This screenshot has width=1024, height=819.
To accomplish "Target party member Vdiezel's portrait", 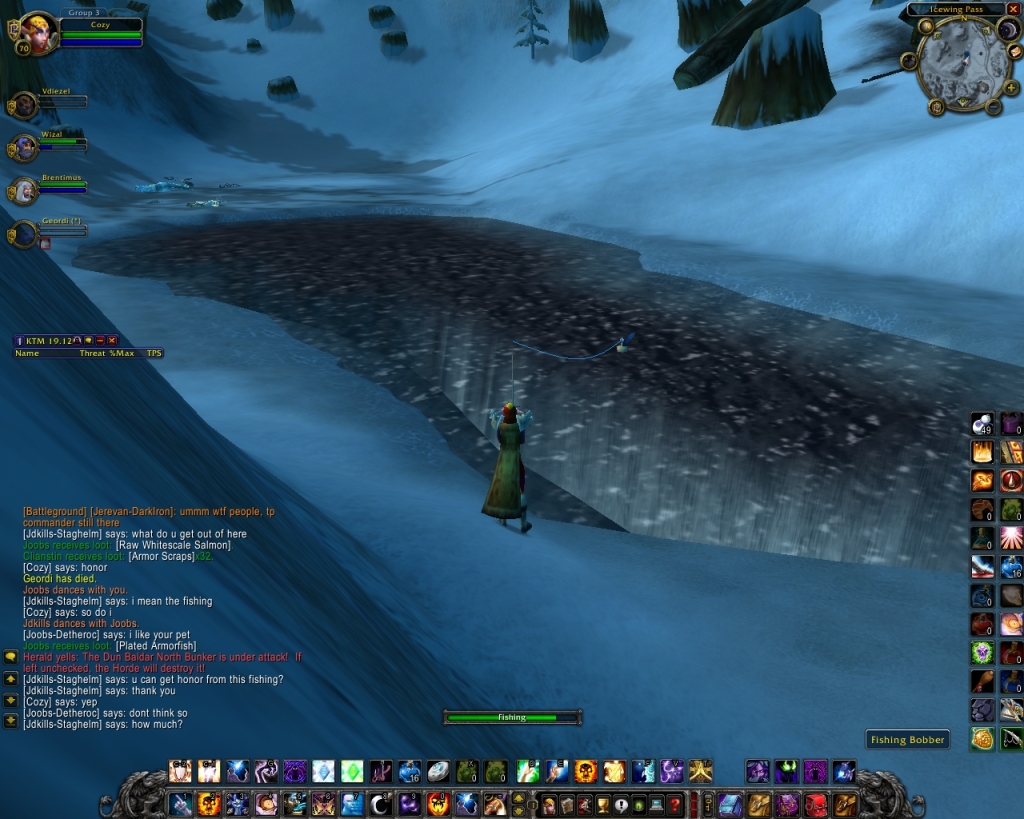I will tap(24, 105).
